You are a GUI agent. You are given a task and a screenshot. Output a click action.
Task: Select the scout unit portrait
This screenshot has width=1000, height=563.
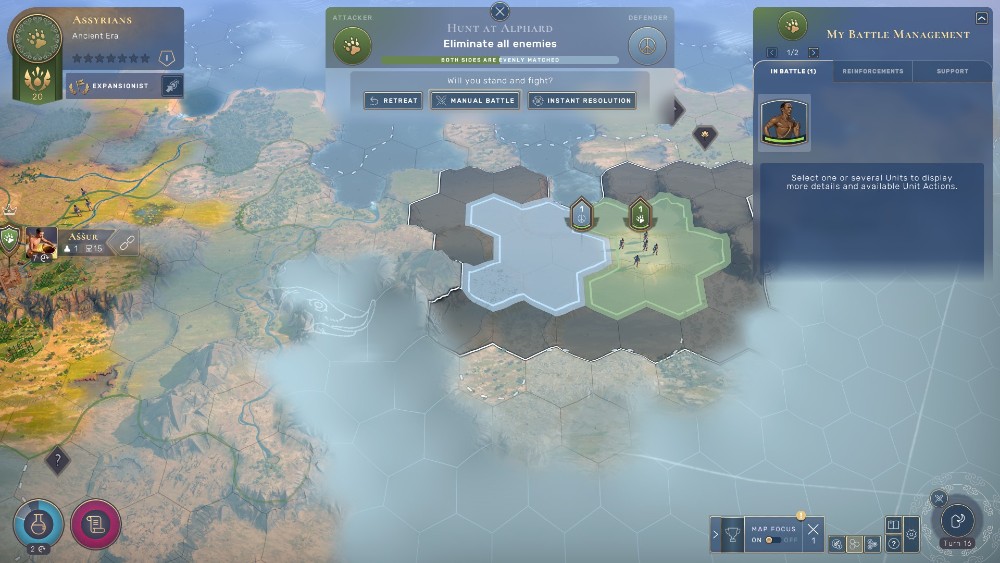coord(784,122)
